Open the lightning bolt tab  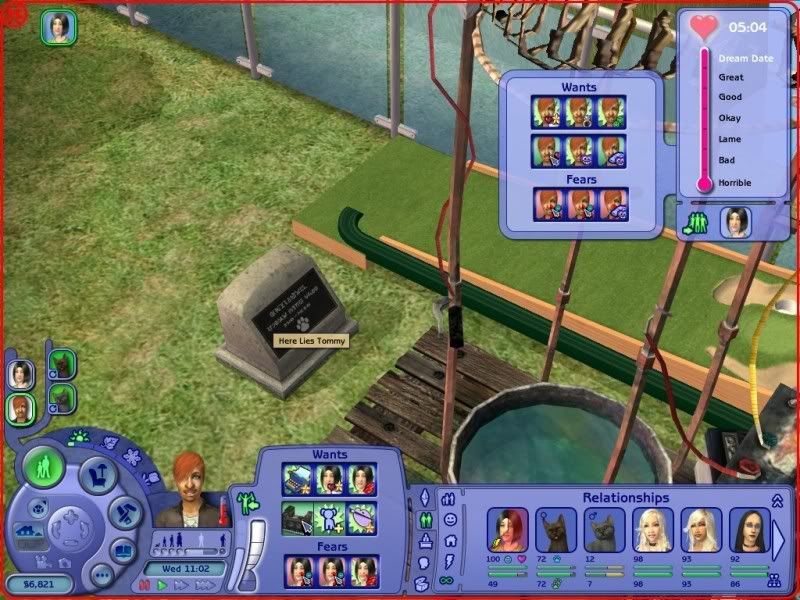coord(450,561)
